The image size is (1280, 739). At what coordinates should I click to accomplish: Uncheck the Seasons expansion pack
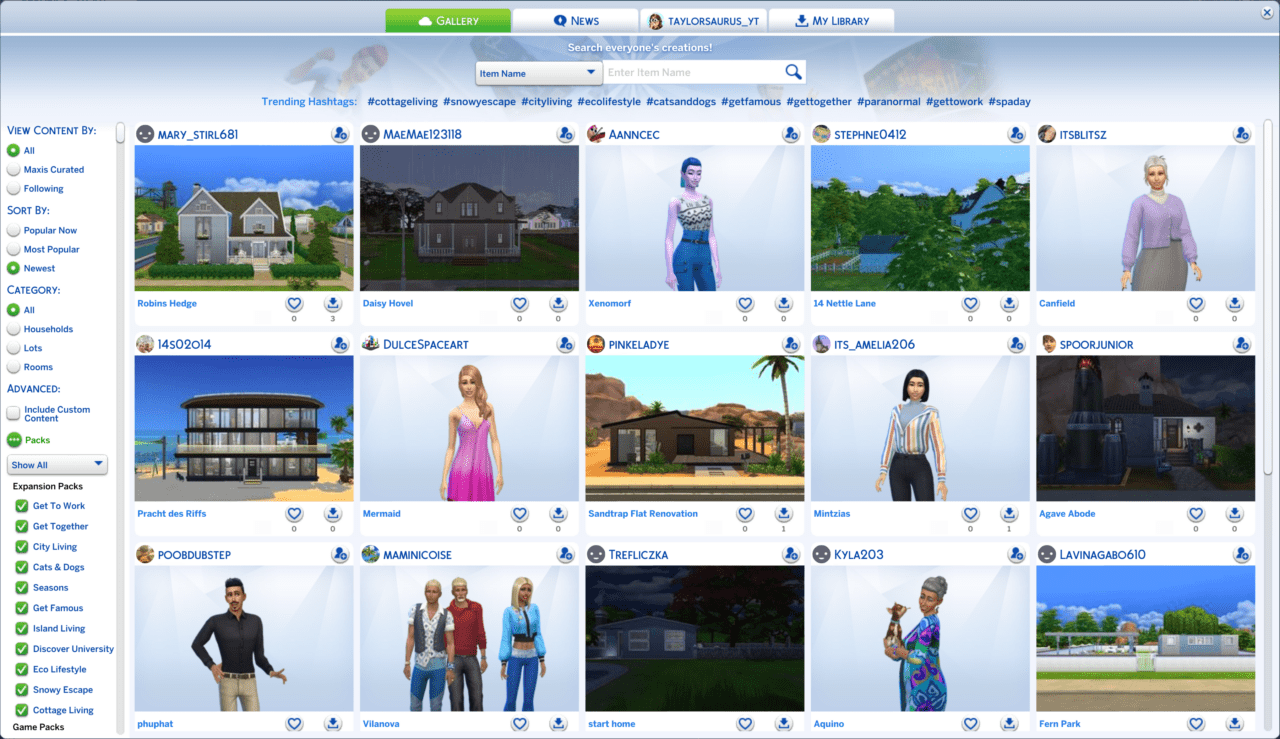click(x=23, y=587)
